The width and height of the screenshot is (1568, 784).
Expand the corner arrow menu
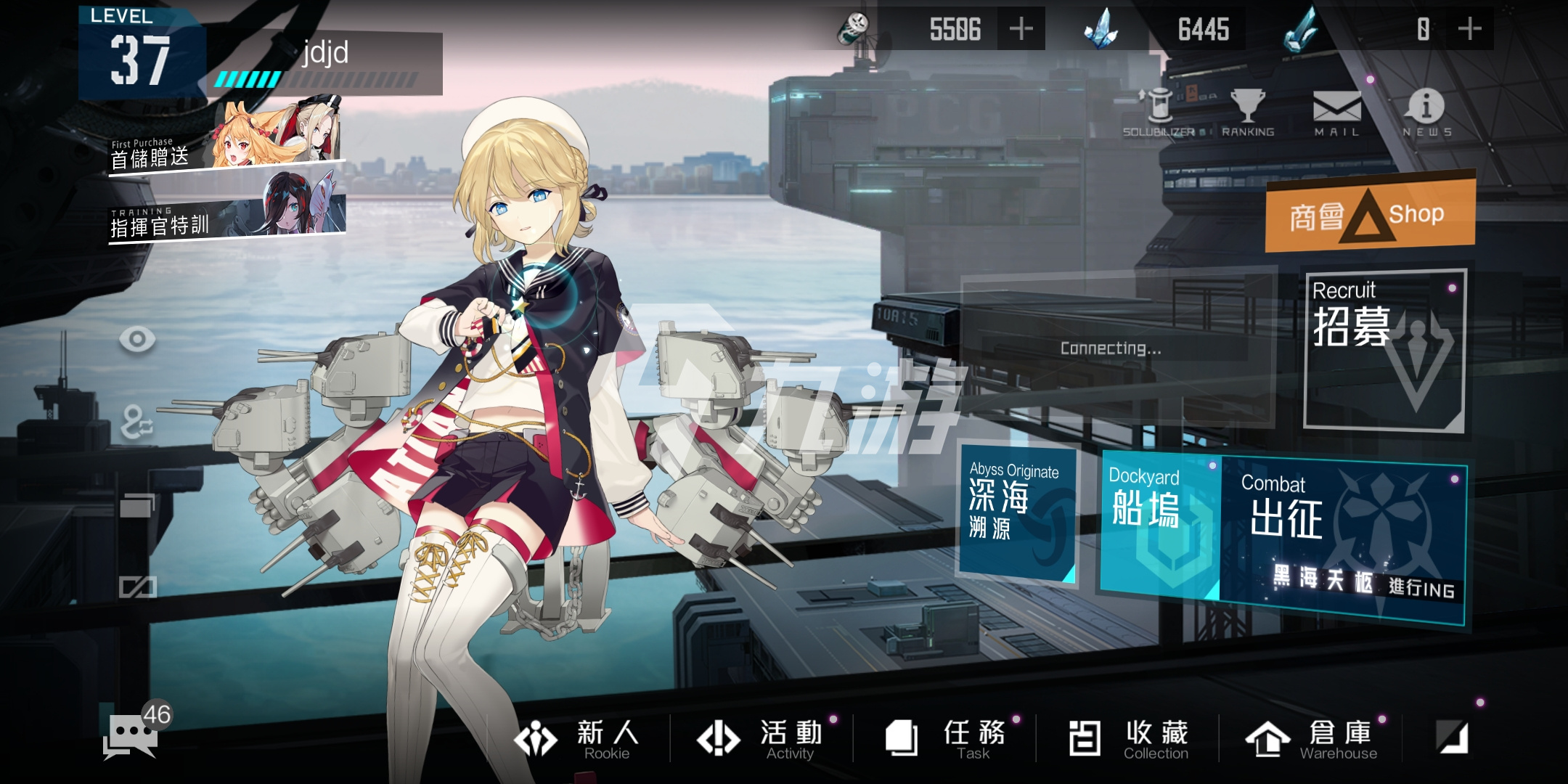click(1453, 738)
